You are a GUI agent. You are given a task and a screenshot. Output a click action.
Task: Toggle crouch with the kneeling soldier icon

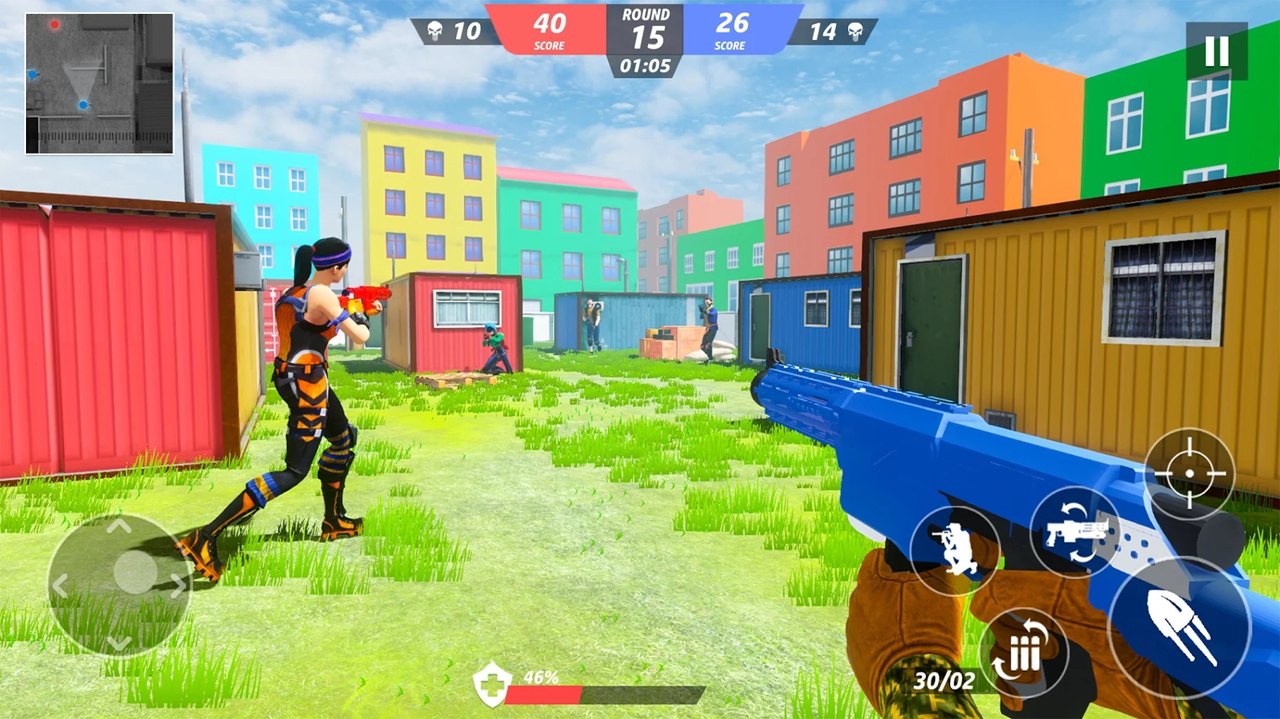tap(954, 551)
